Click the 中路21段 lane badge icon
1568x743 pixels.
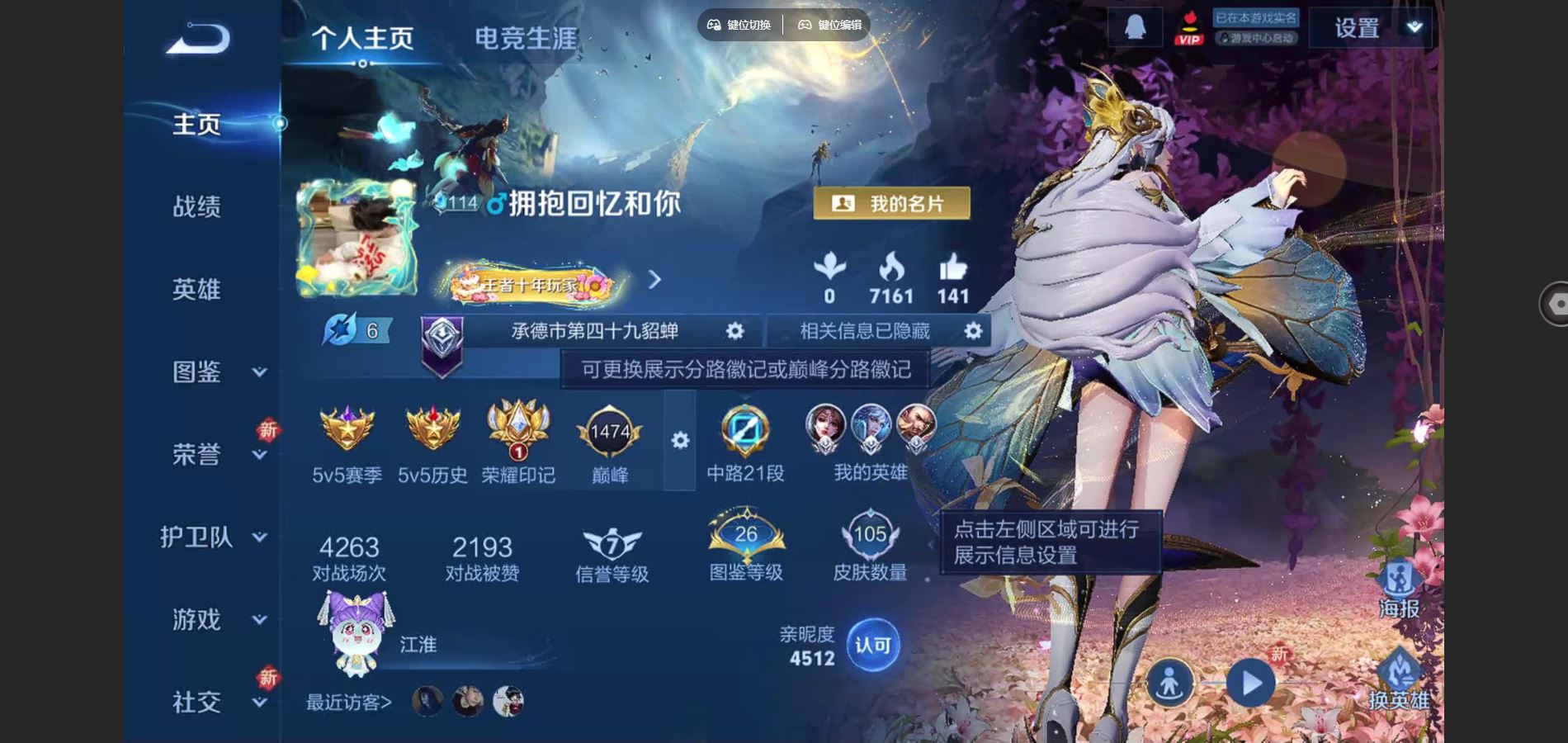click(745, 428)
